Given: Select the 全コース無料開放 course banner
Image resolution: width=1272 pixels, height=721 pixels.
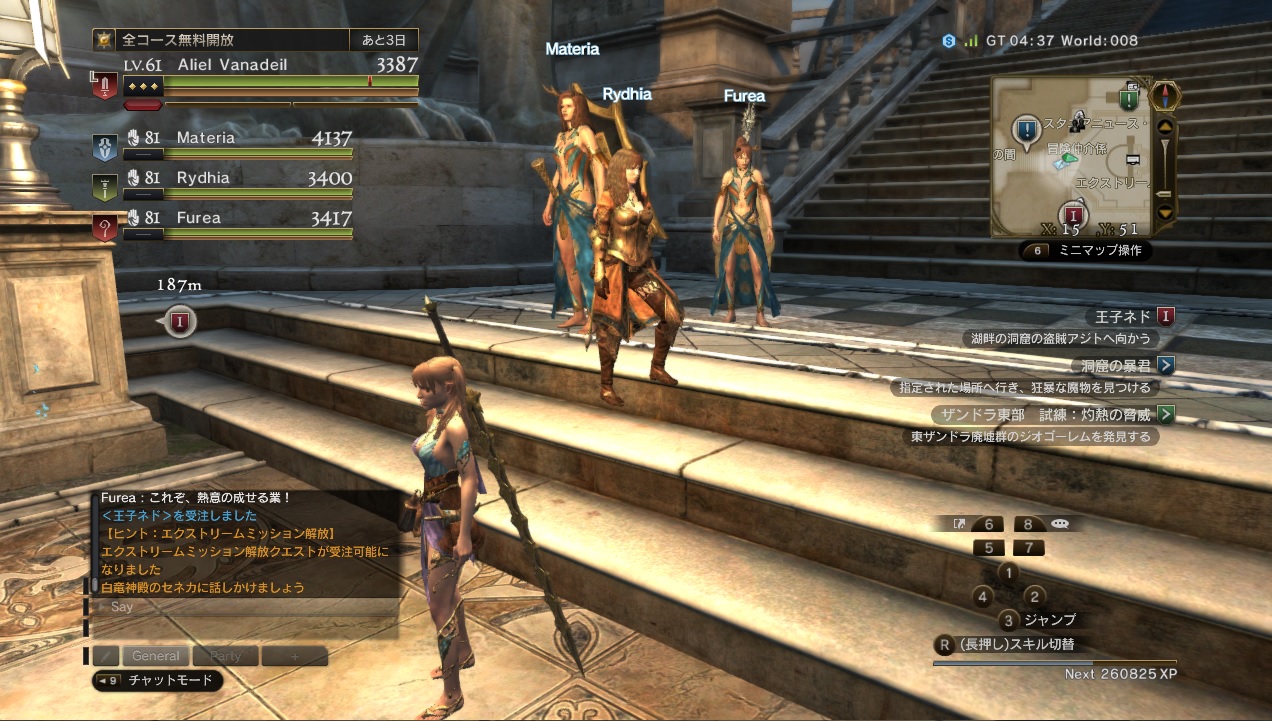Looking at the screenshot, I should pos(255,41).
